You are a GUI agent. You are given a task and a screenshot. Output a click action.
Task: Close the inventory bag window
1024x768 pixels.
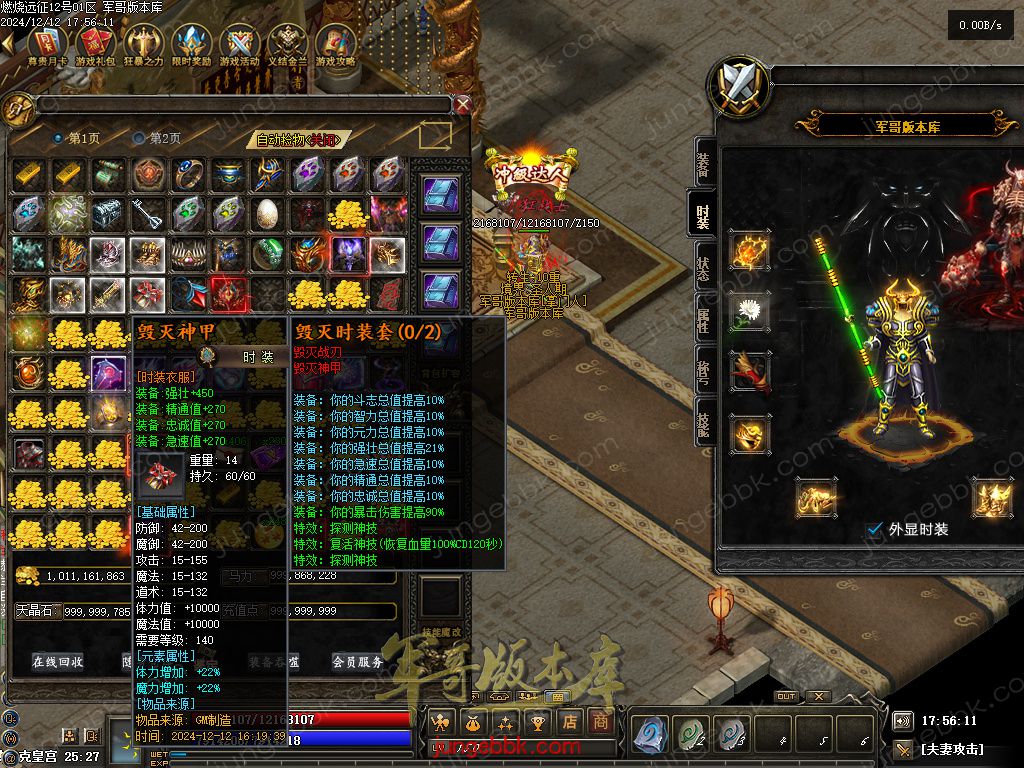click(x=462, y=104)
